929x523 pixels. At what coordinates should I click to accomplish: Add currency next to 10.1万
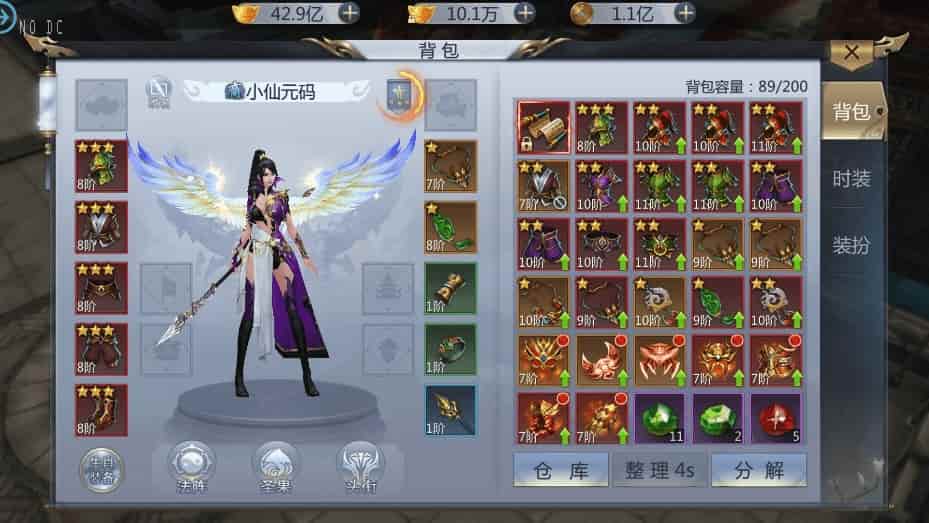click(524, 13)
